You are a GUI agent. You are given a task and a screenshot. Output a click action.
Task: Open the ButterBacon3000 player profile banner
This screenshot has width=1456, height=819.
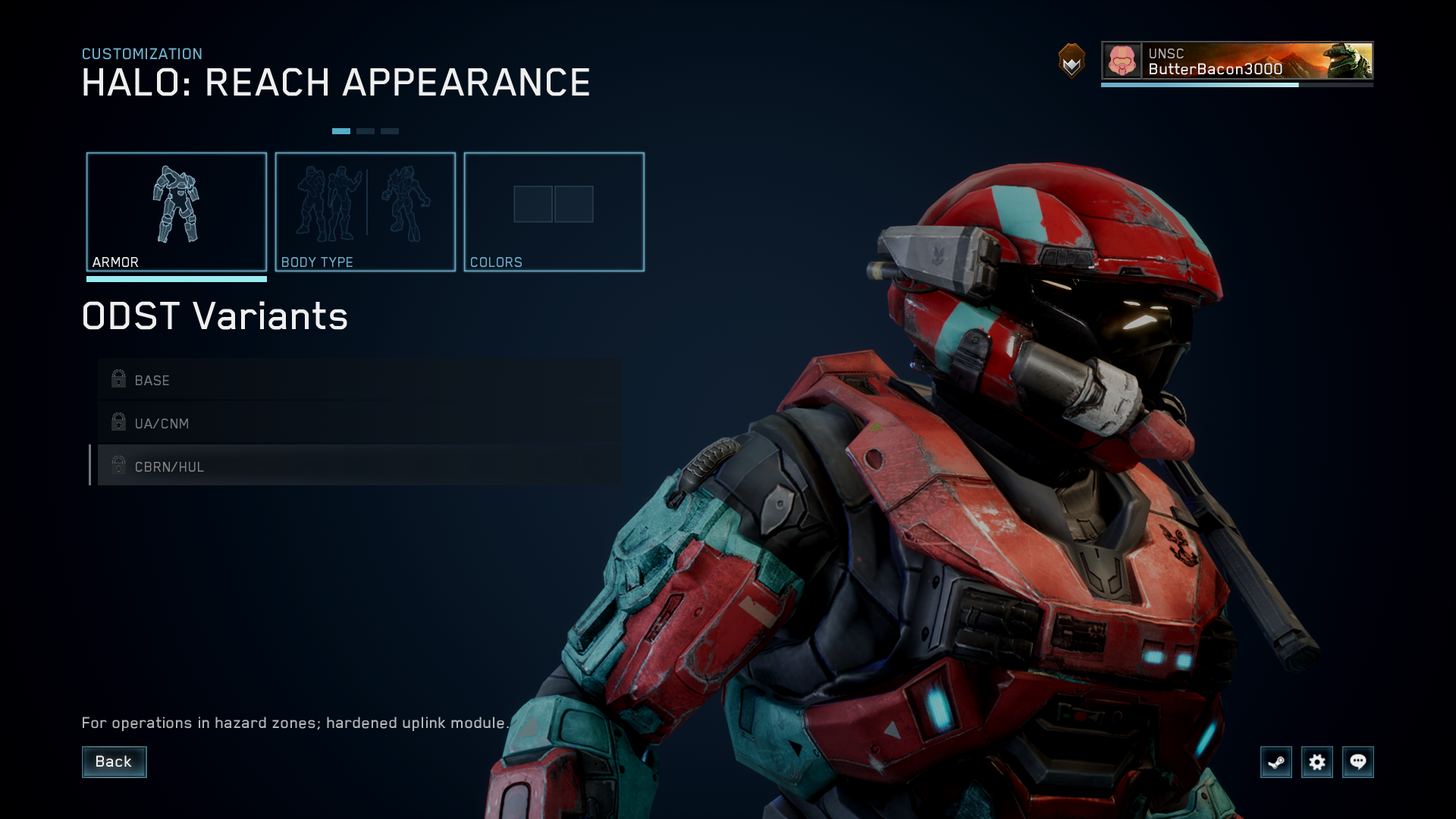pos(1236,68)
